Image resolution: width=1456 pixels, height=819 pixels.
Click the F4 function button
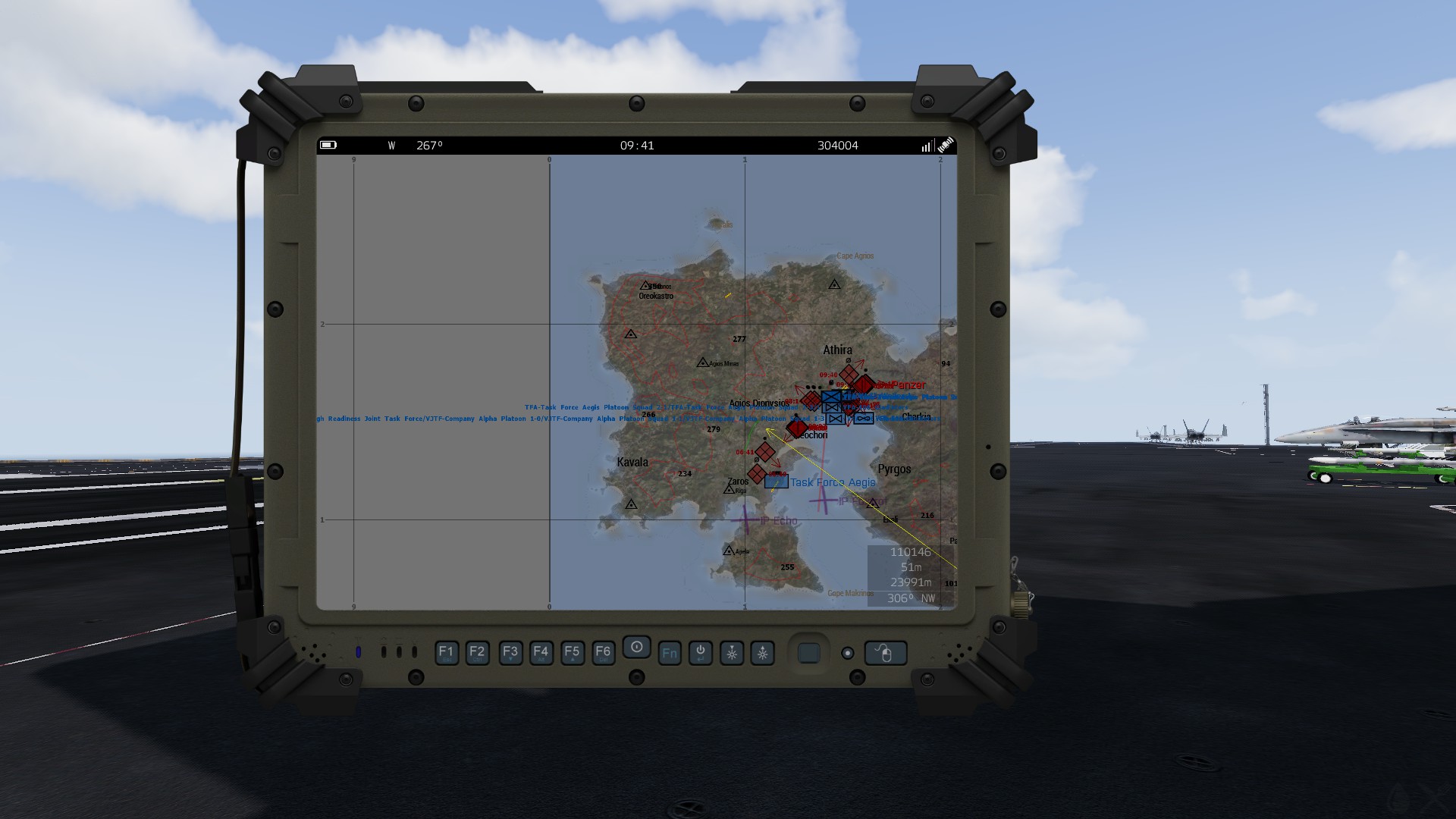541,652
